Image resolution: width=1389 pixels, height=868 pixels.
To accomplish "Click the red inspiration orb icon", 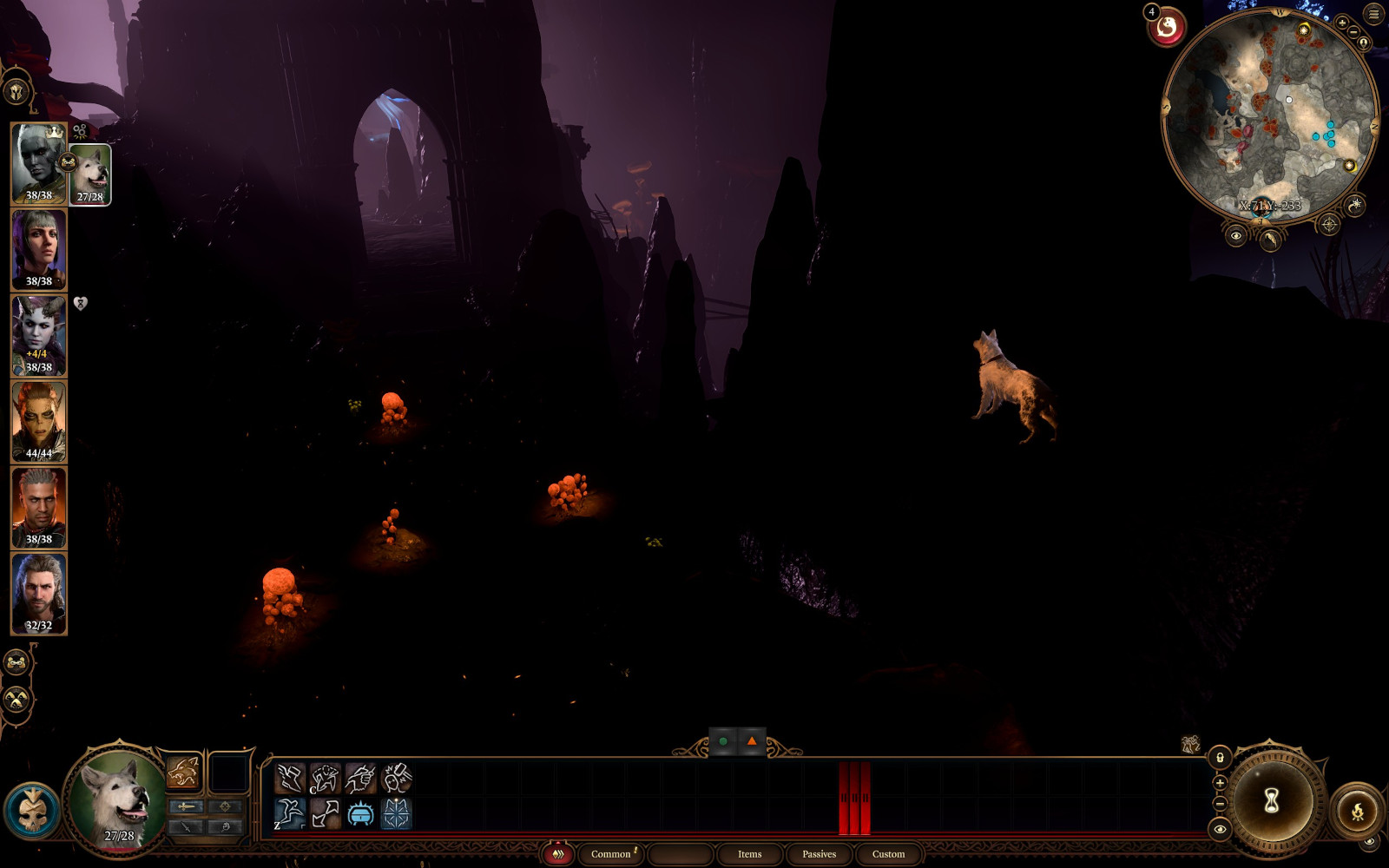I will (1168, 28).
